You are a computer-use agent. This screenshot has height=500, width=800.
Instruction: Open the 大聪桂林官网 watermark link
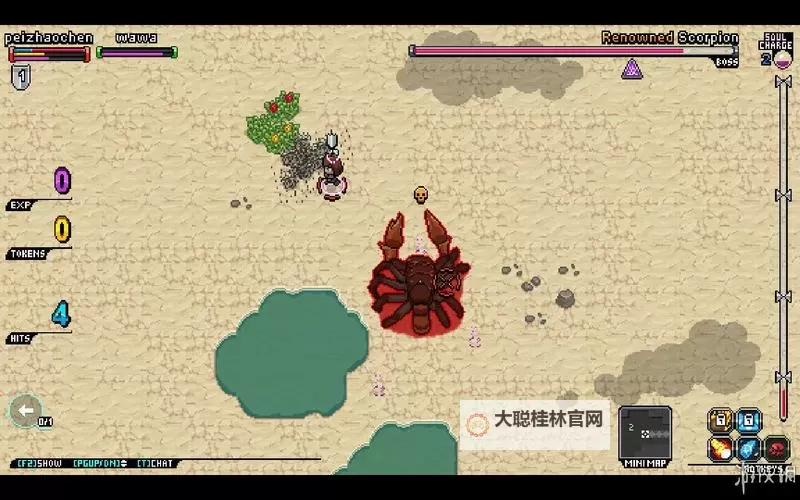tap(536, 422)
